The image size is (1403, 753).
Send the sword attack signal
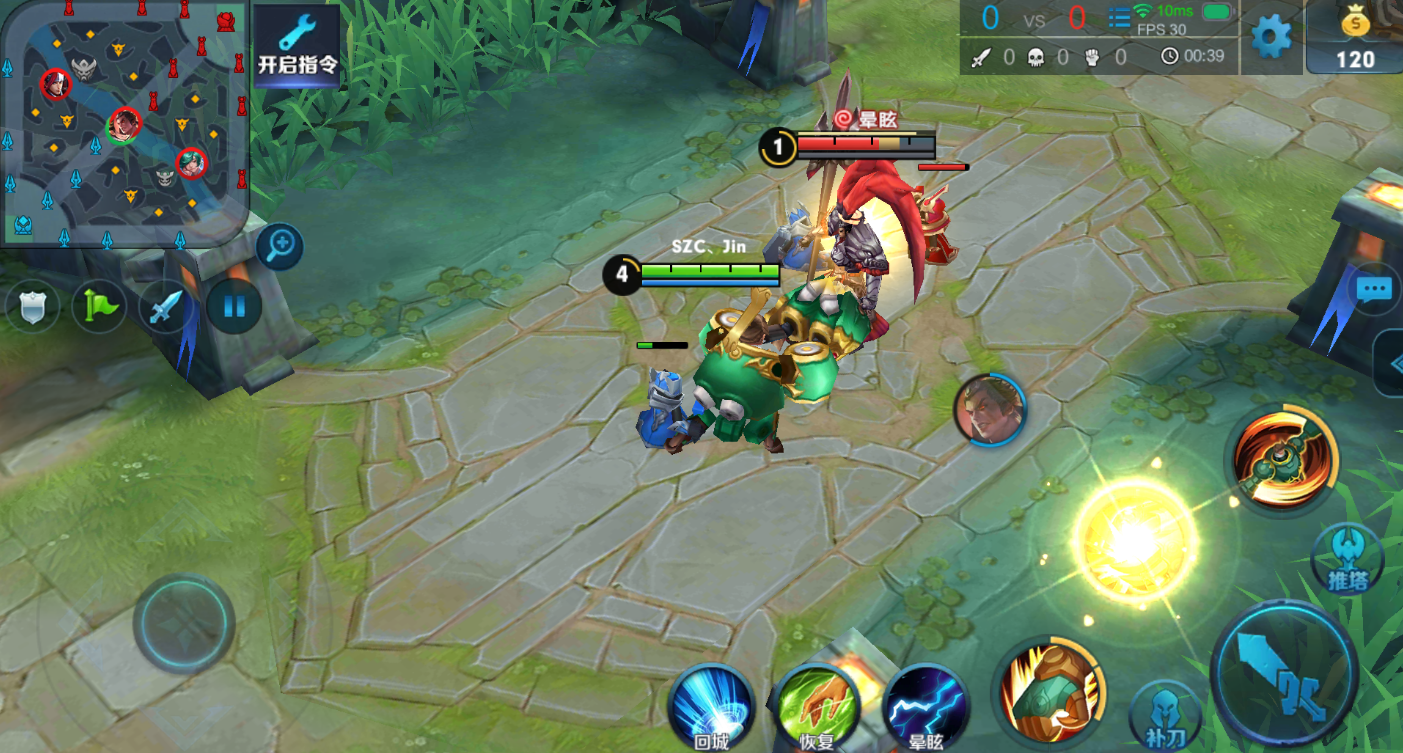[165, 306]
